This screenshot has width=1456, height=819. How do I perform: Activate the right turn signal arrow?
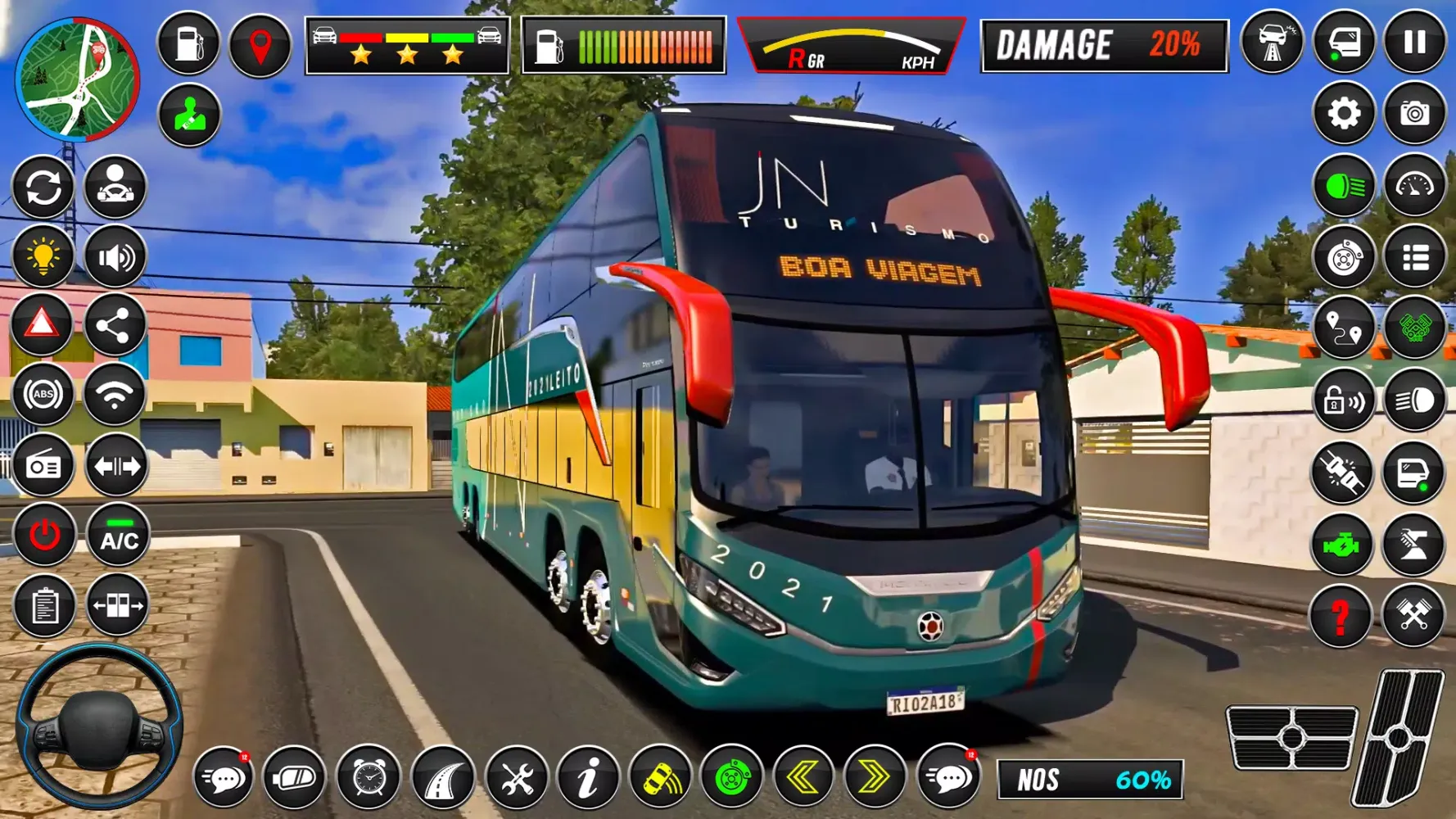coord(874,776)
